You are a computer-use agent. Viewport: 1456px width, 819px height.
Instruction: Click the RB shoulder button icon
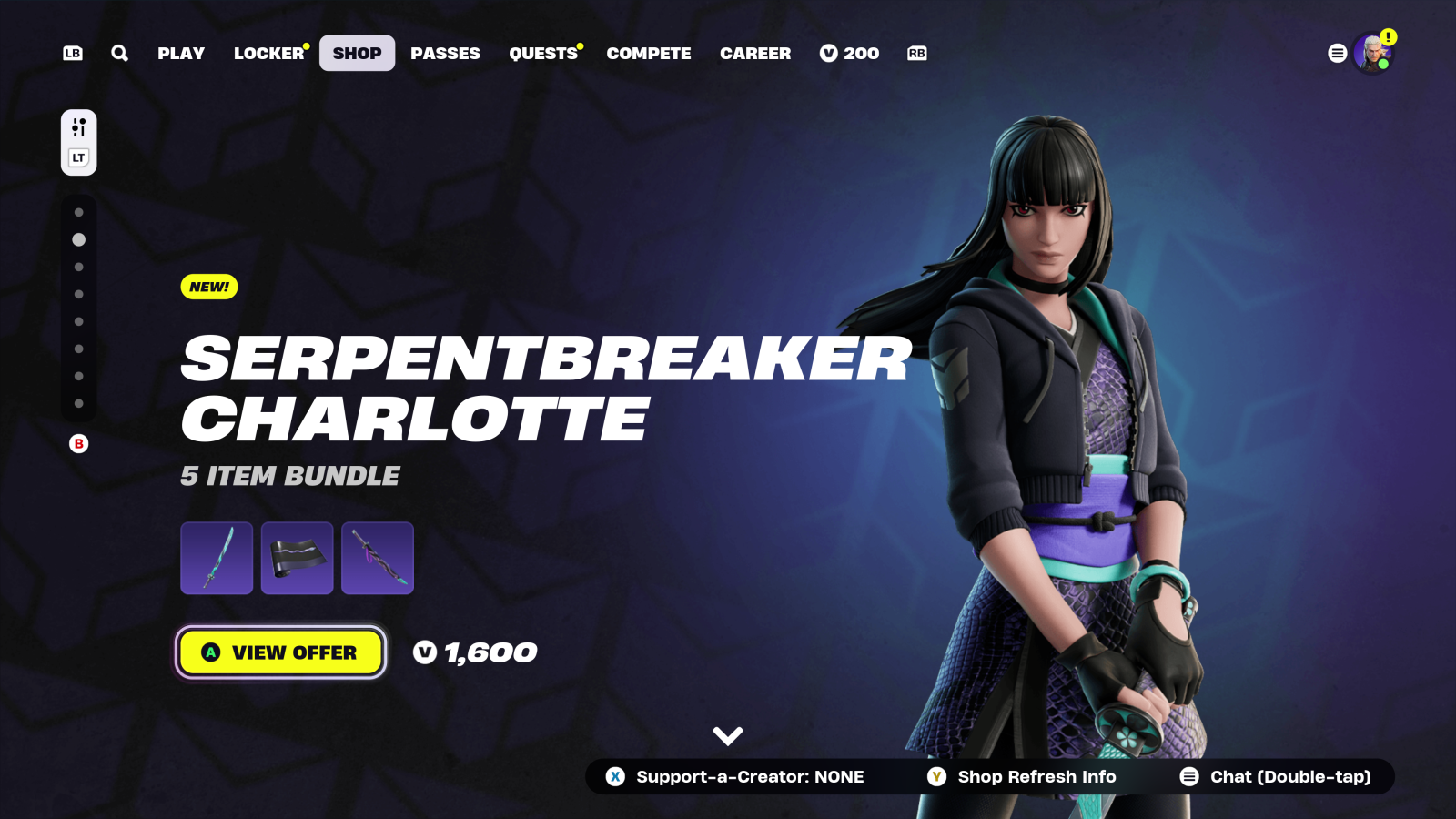[x=916, y=53]
